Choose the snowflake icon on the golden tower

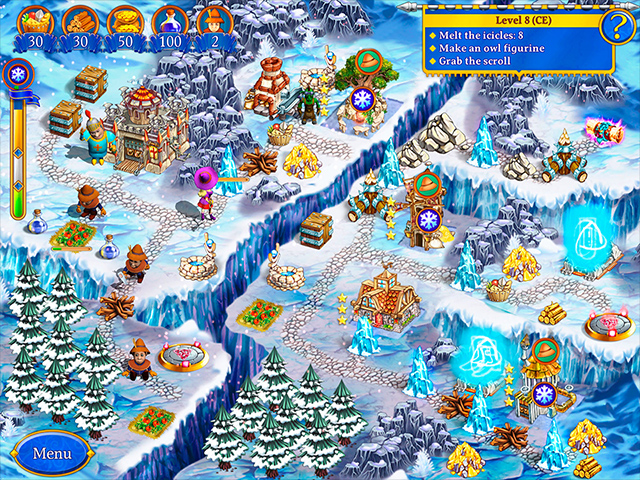coord(546,394)
